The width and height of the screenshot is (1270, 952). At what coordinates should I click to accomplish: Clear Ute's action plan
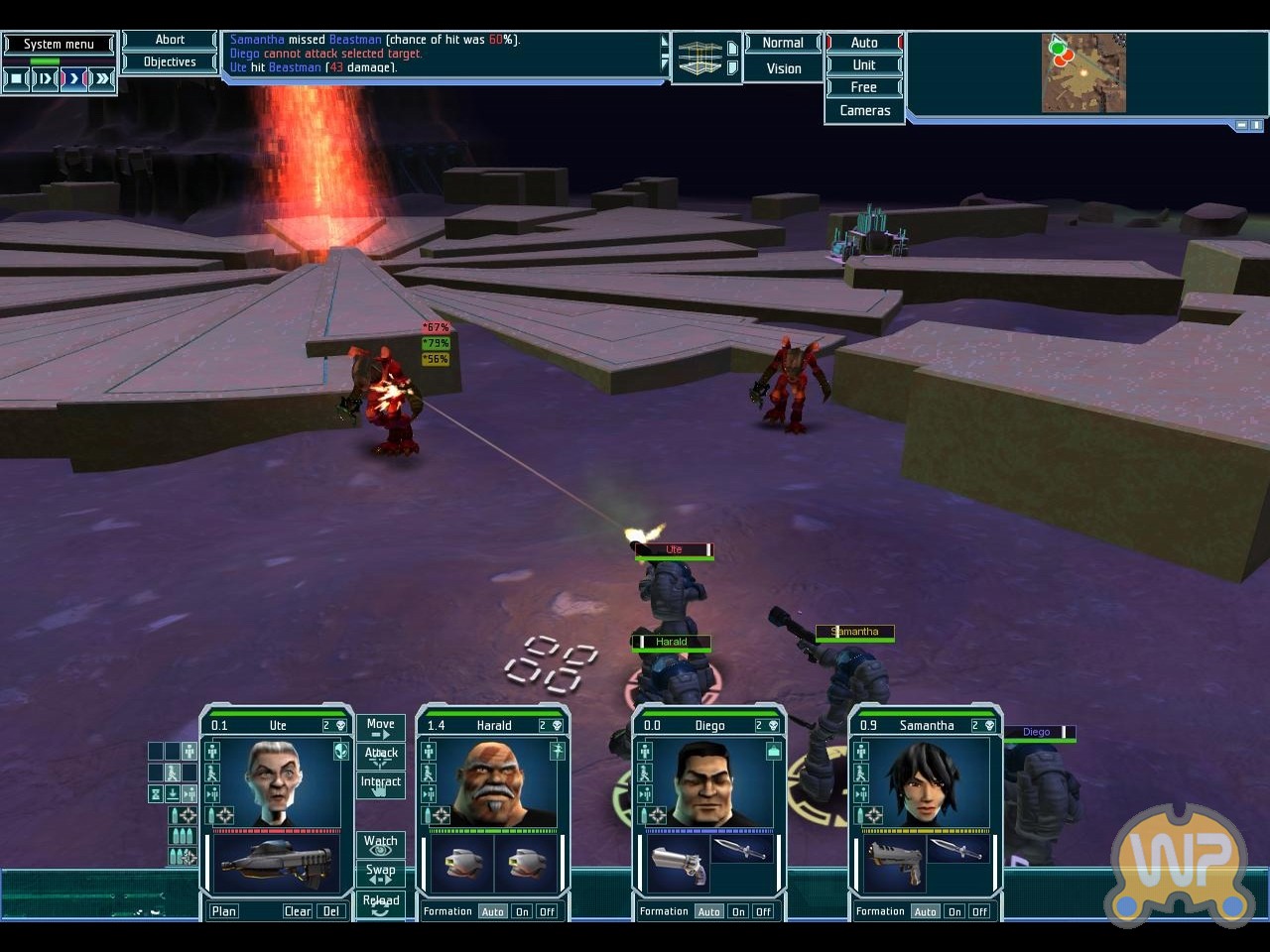[297, 911]
